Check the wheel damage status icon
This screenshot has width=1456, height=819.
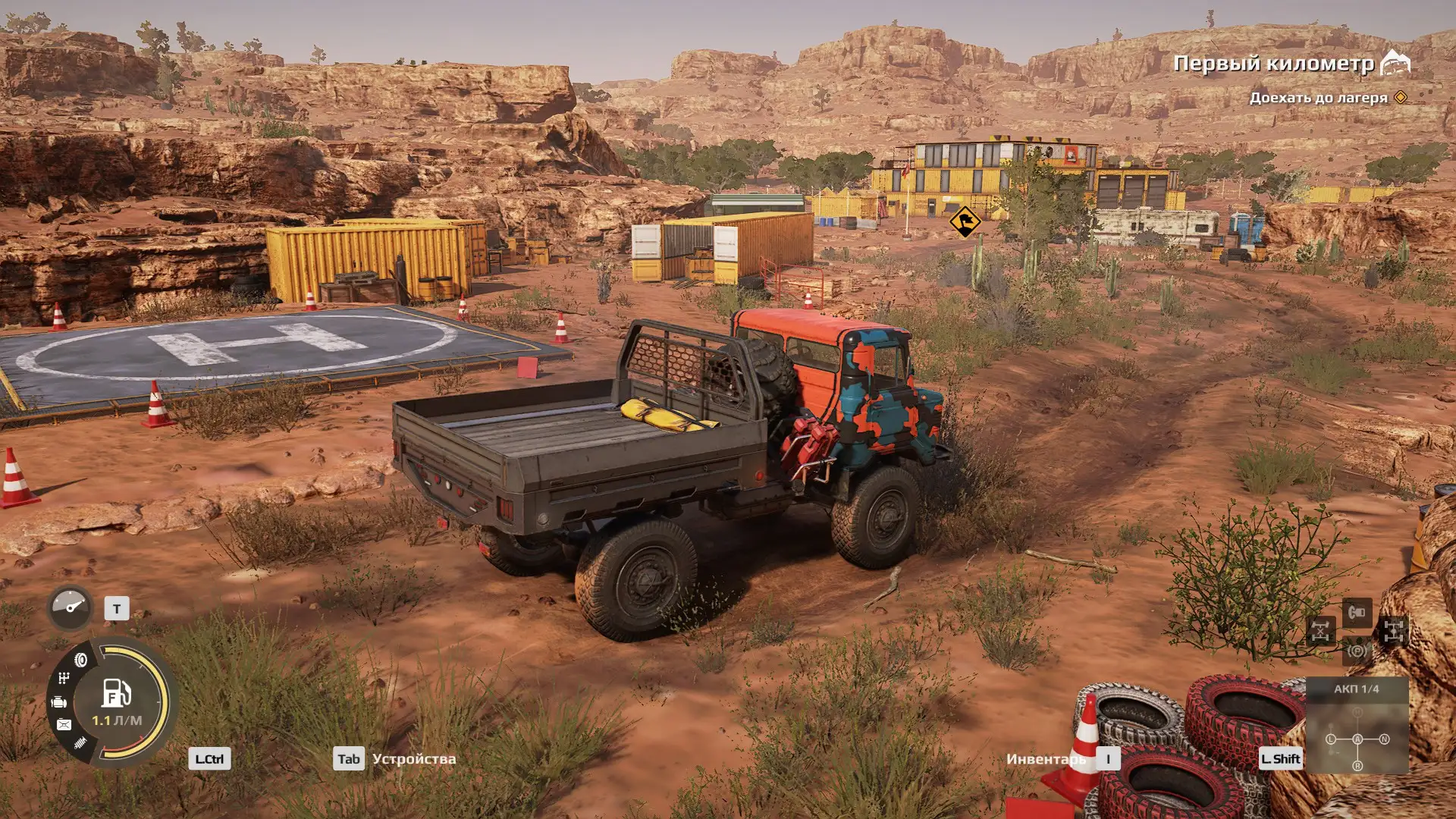coord(80,660)
